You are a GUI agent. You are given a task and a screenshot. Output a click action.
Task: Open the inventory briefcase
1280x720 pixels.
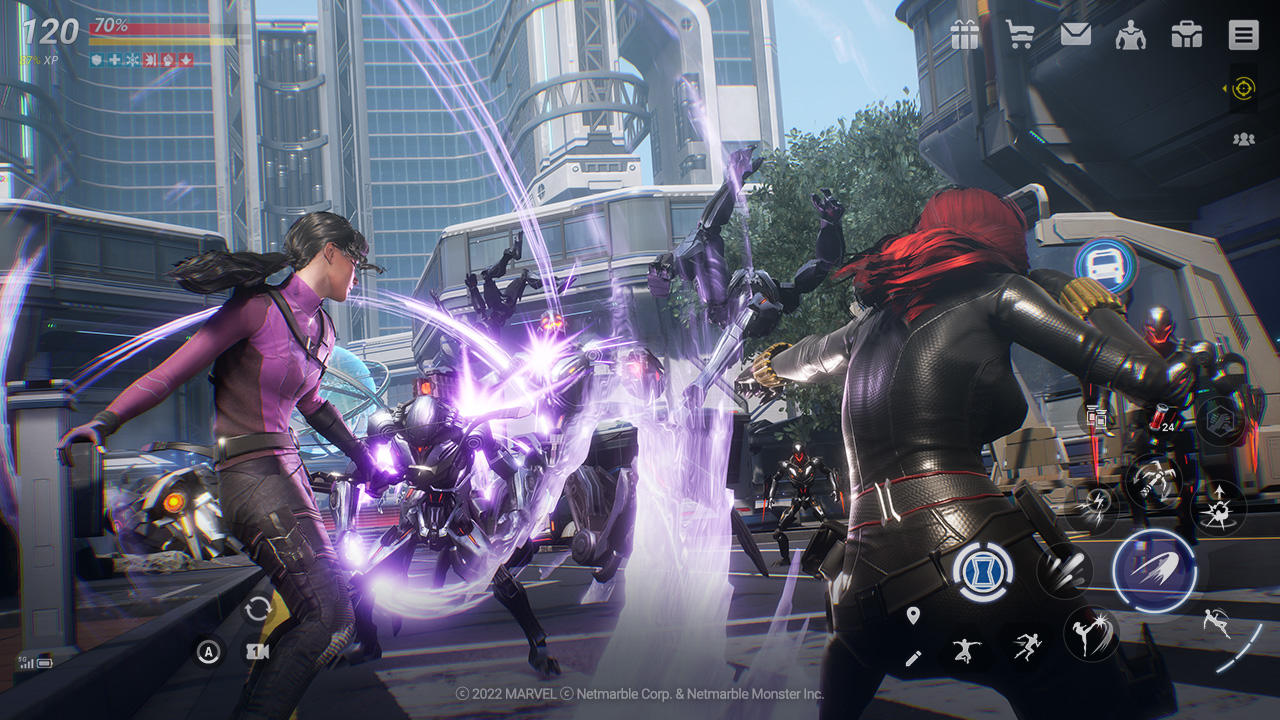click(1186, 36)
